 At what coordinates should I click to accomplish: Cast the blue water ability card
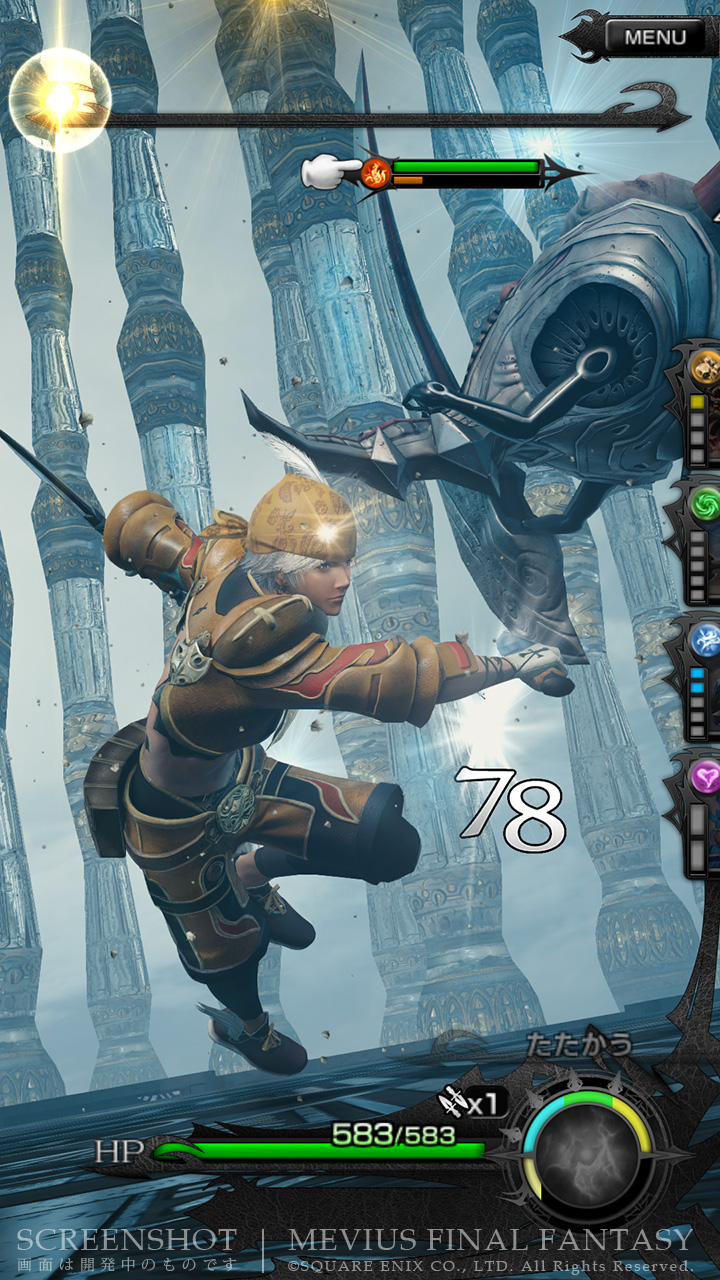(x=704, y=639)
